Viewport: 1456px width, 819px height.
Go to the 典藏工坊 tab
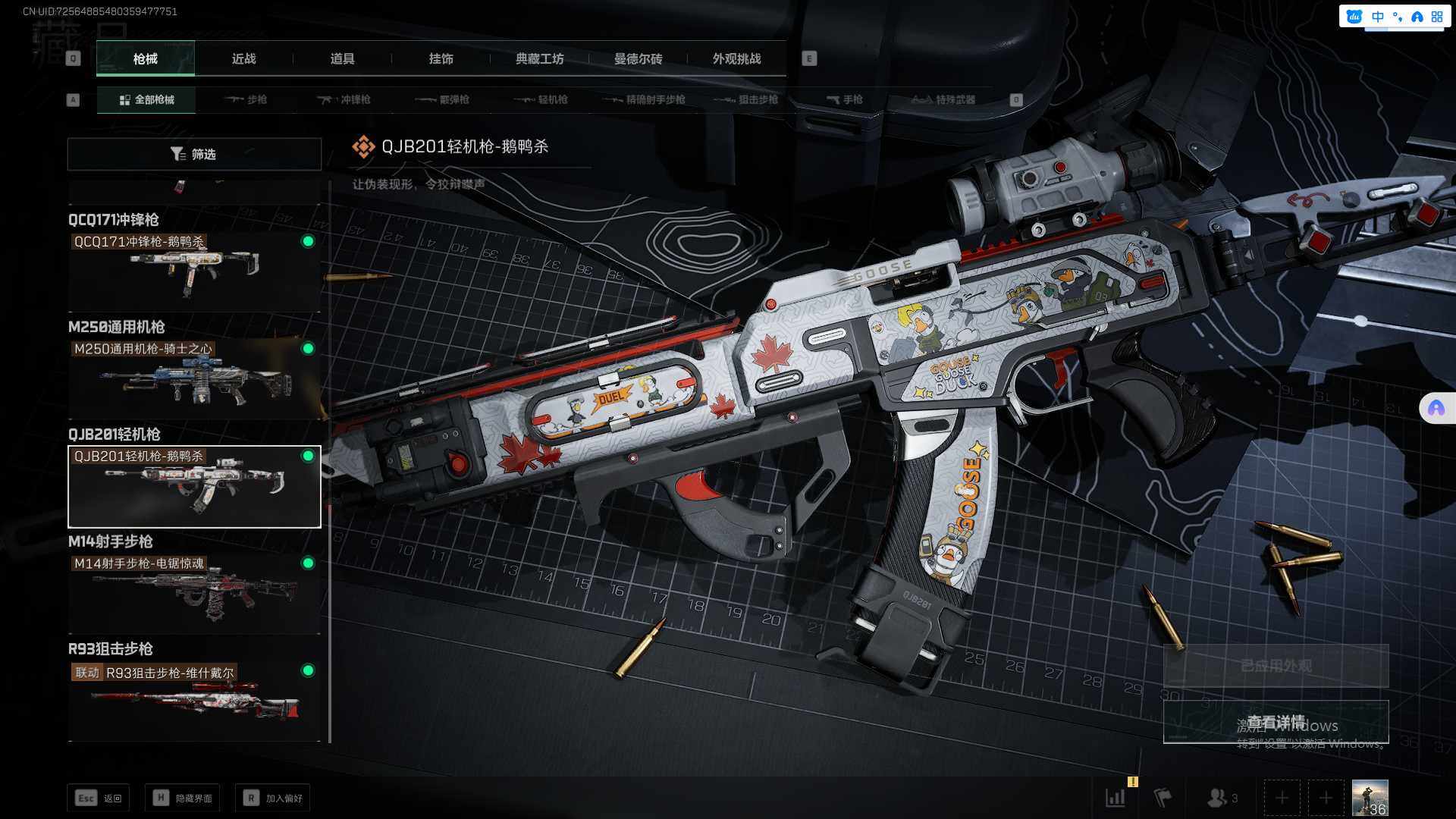[539, 59]
